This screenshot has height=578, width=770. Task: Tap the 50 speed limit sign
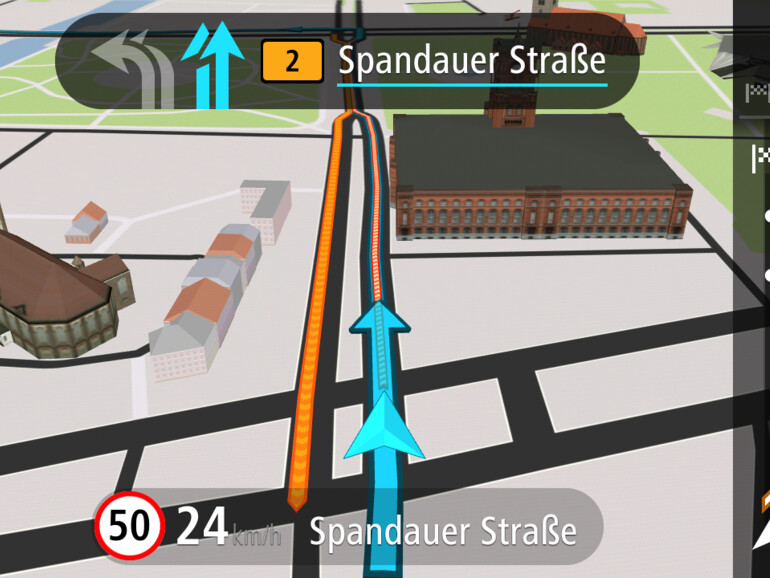click(130, 525)
